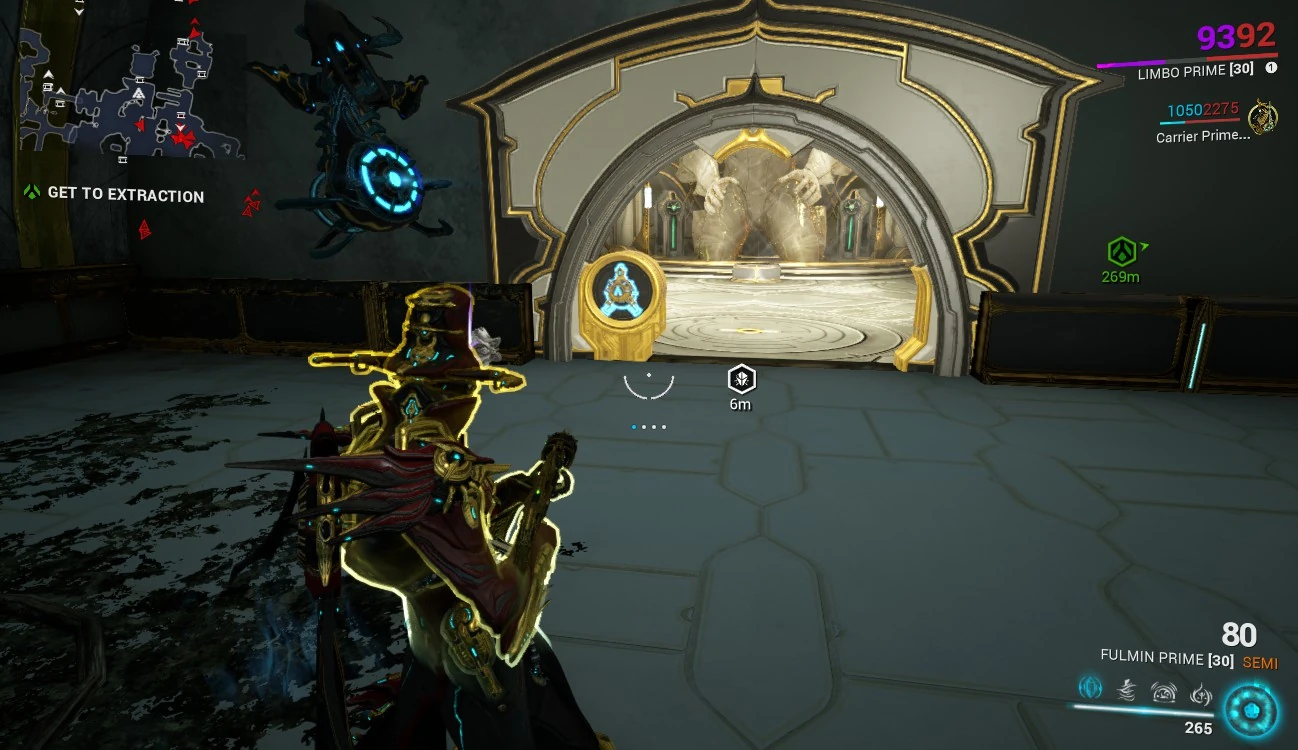Click the extraction waypoint marker showing 269m
Image resolution: width=1298 pixels, height=750 pixels.
(x=1122, y=253)
